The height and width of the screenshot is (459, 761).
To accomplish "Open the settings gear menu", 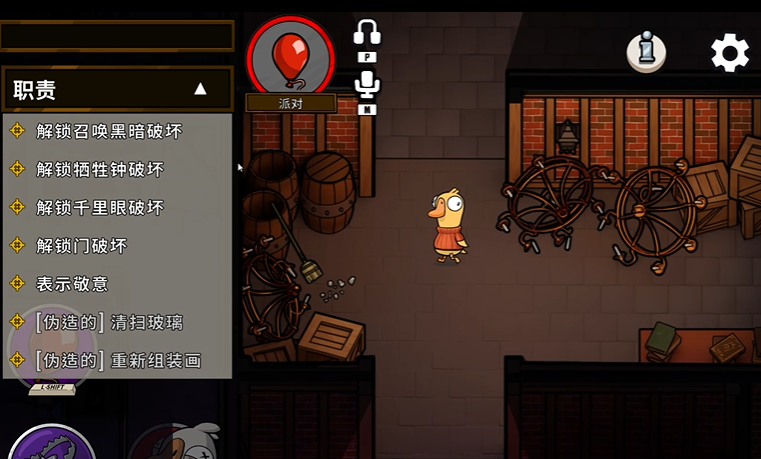I will point(730,53).
